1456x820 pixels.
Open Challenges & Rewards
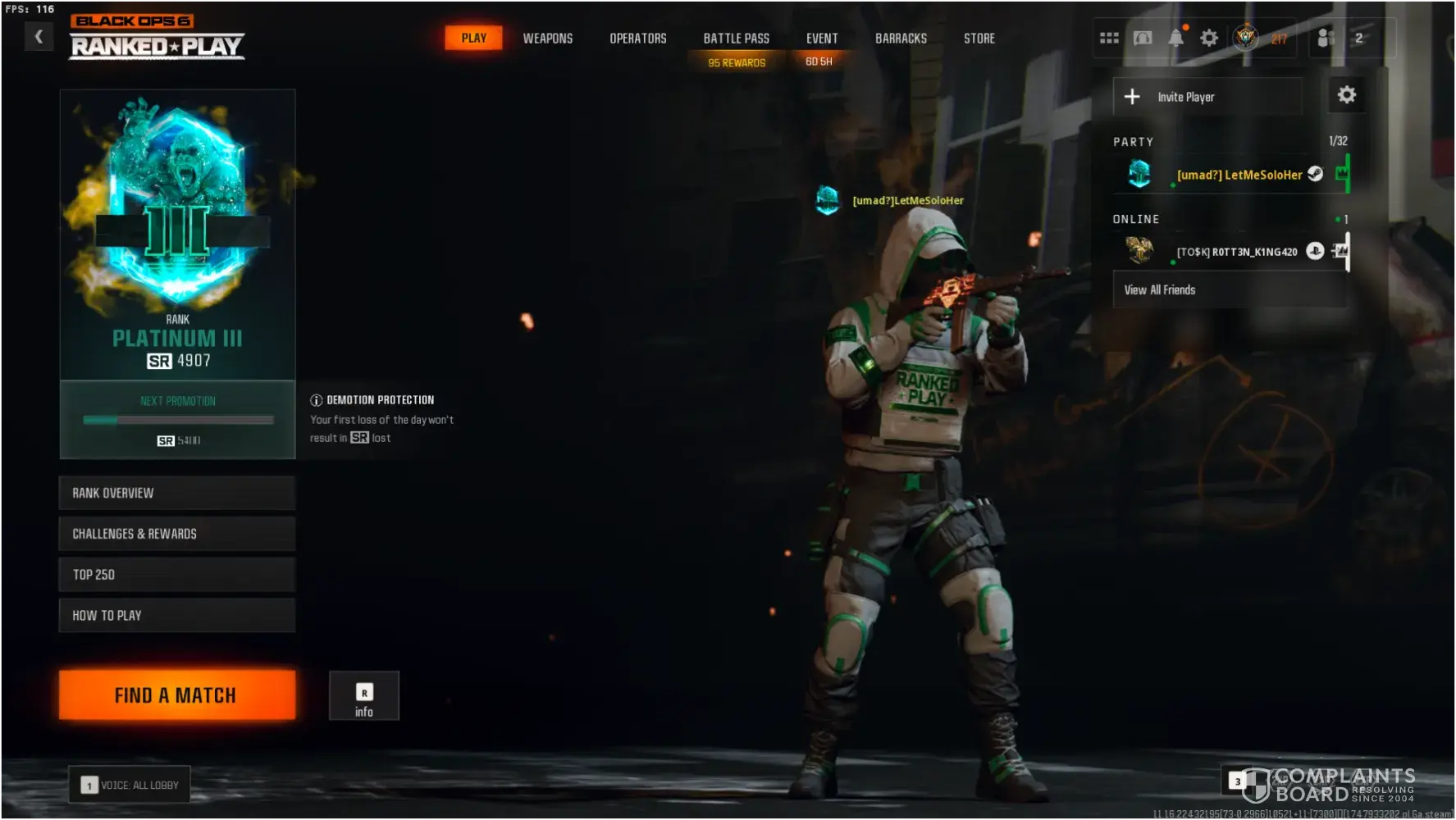point(176,534)
